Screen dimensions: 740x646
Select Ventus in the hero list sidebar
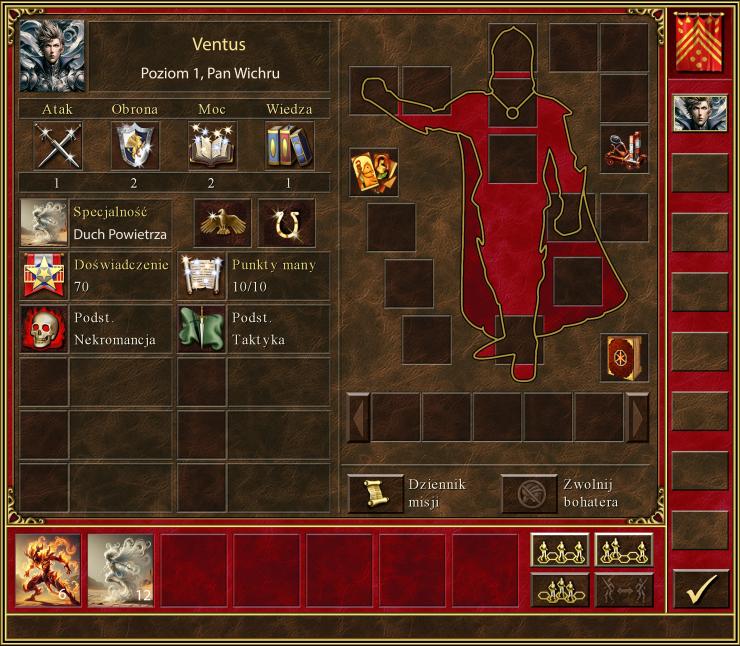(x=700, y=113)
